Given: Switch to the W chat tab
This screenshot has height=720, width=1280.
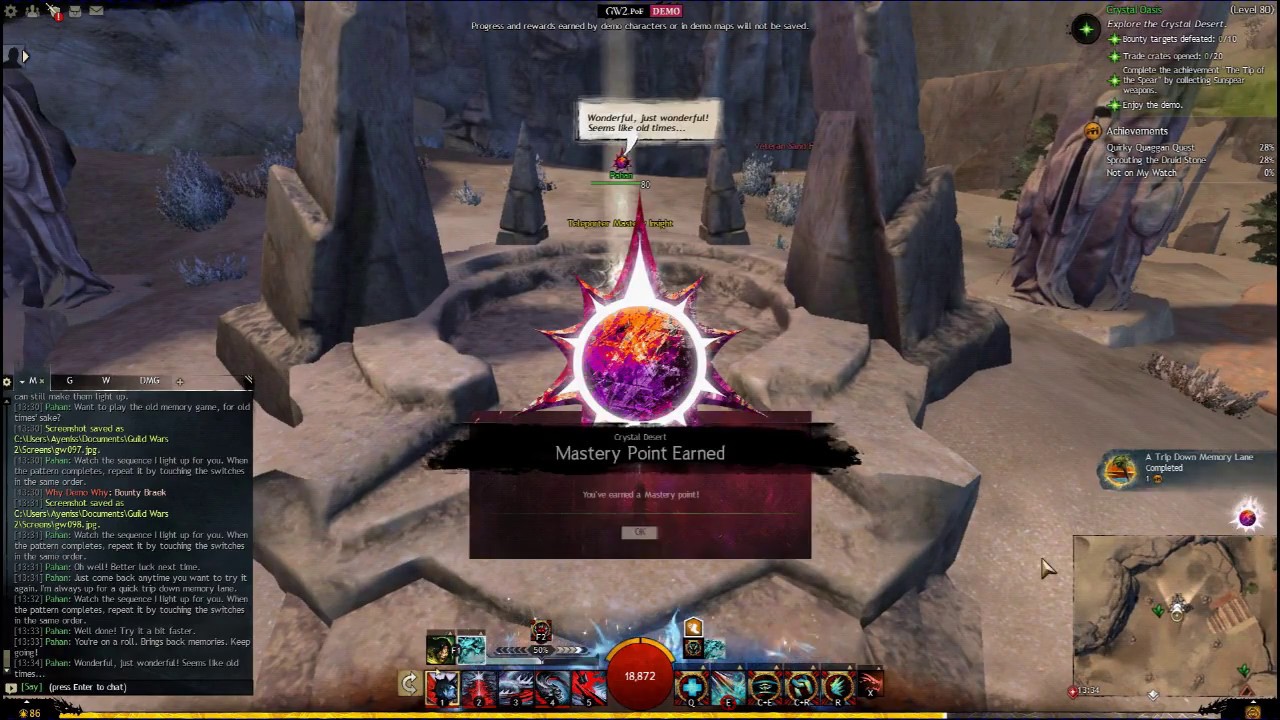Looking at the screenshot, I should 106,381.
